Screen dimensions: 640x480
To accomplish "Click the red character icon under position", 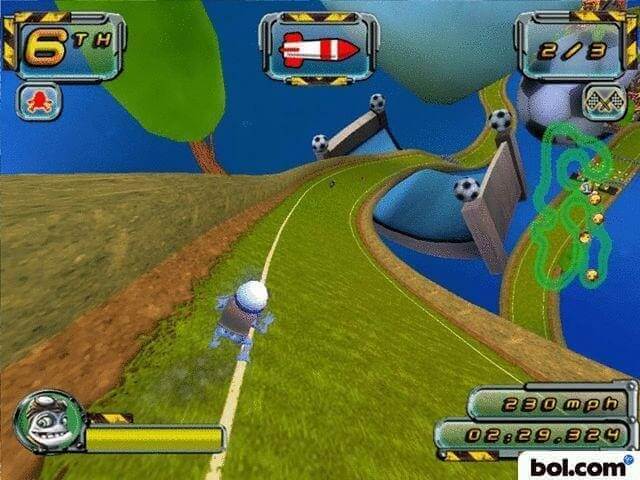I will 39,101.
